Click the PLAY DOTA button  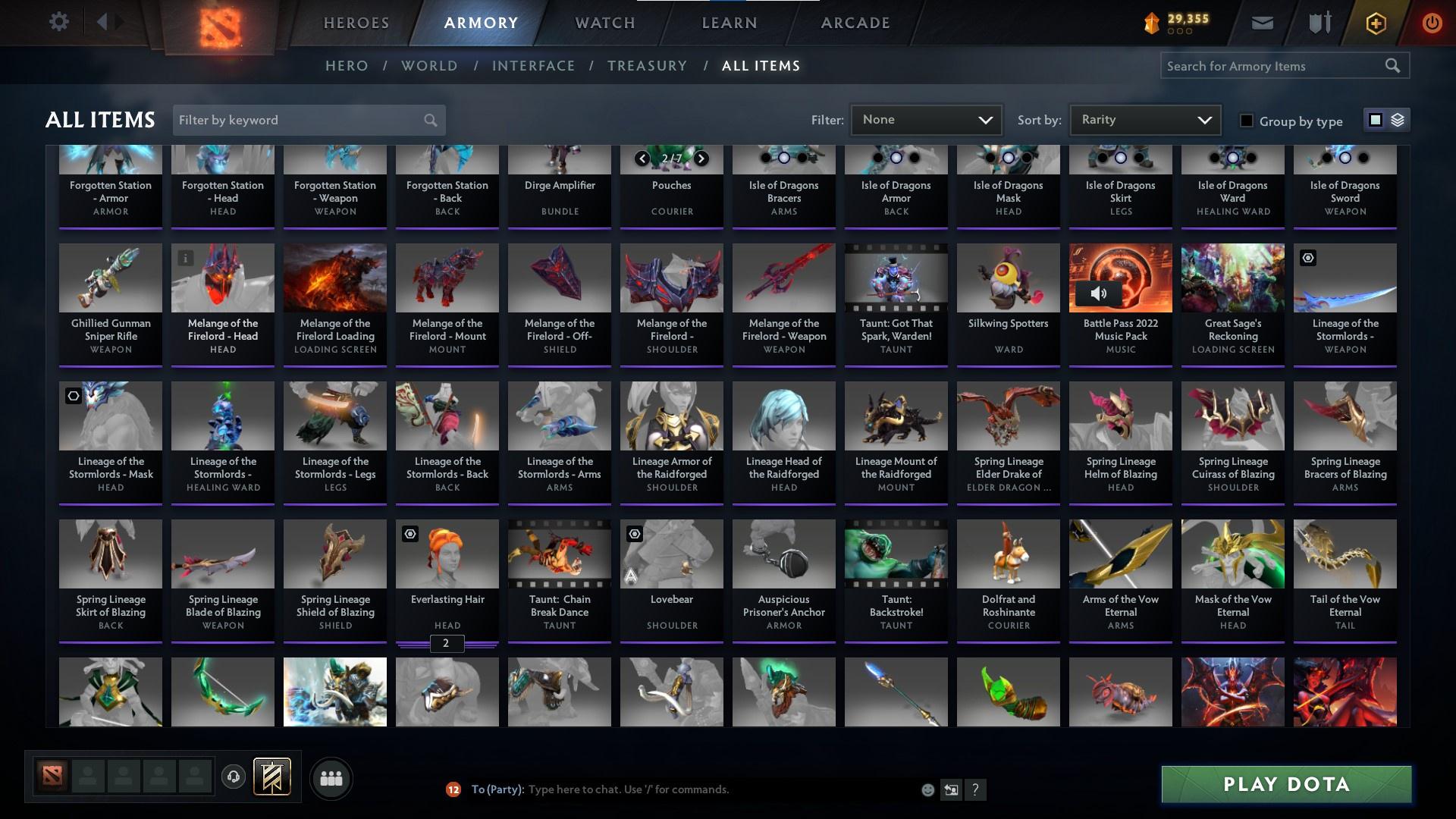click(x=1285, y=784)
